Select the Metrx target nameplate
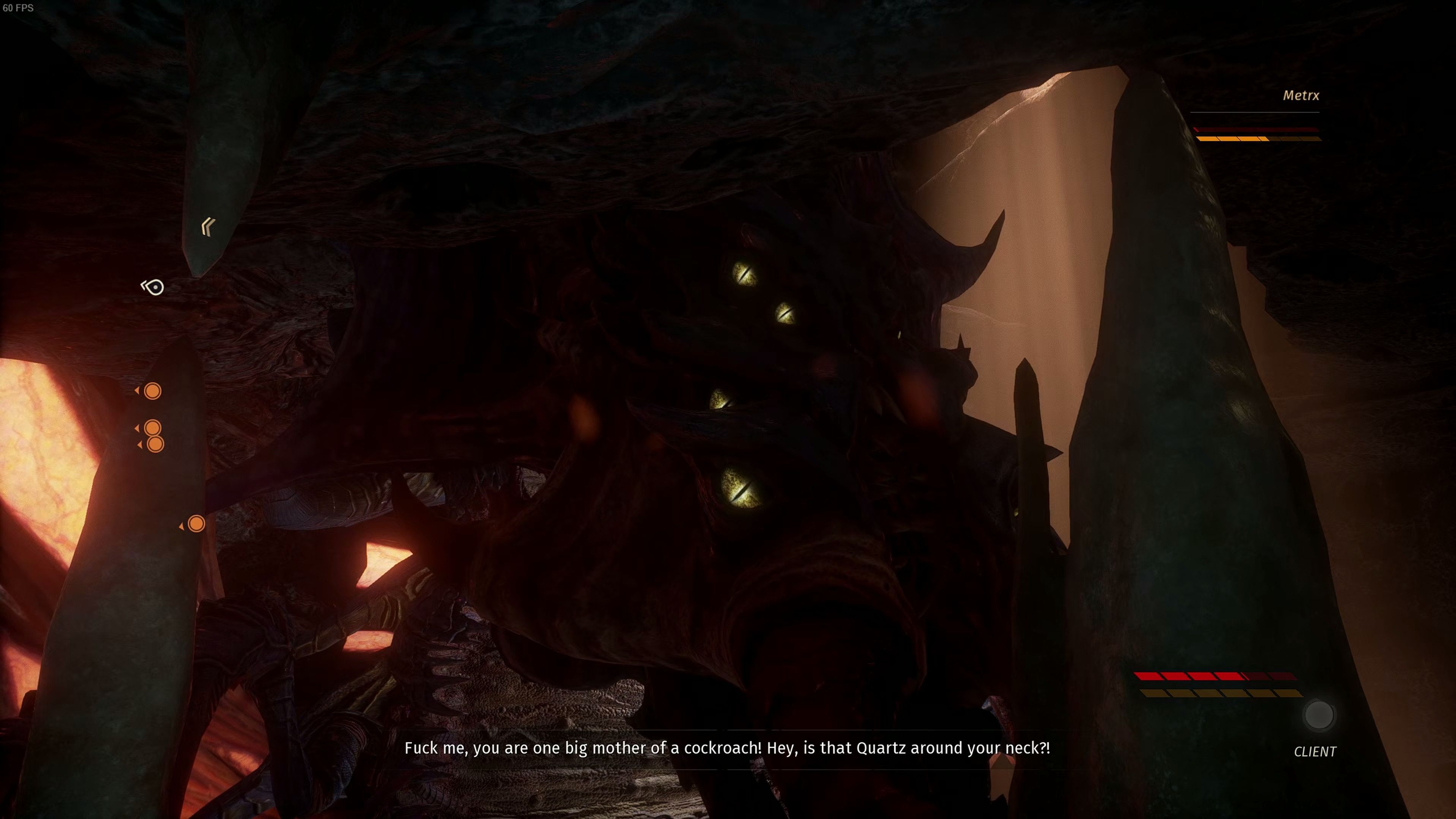The width and height of the screenshot is (1456, 819). [1301, 96]
